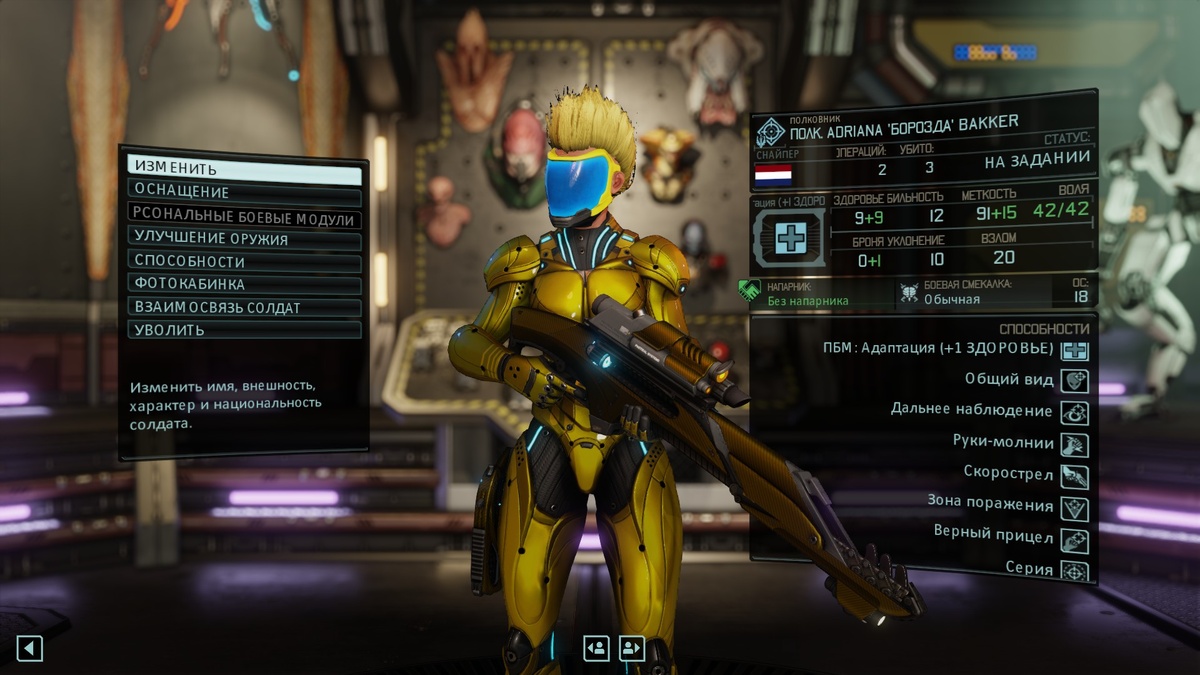
Task: Select the Дальнее наблюдение ability icon
Action: pyautogui.click(x=1075, y=412)
